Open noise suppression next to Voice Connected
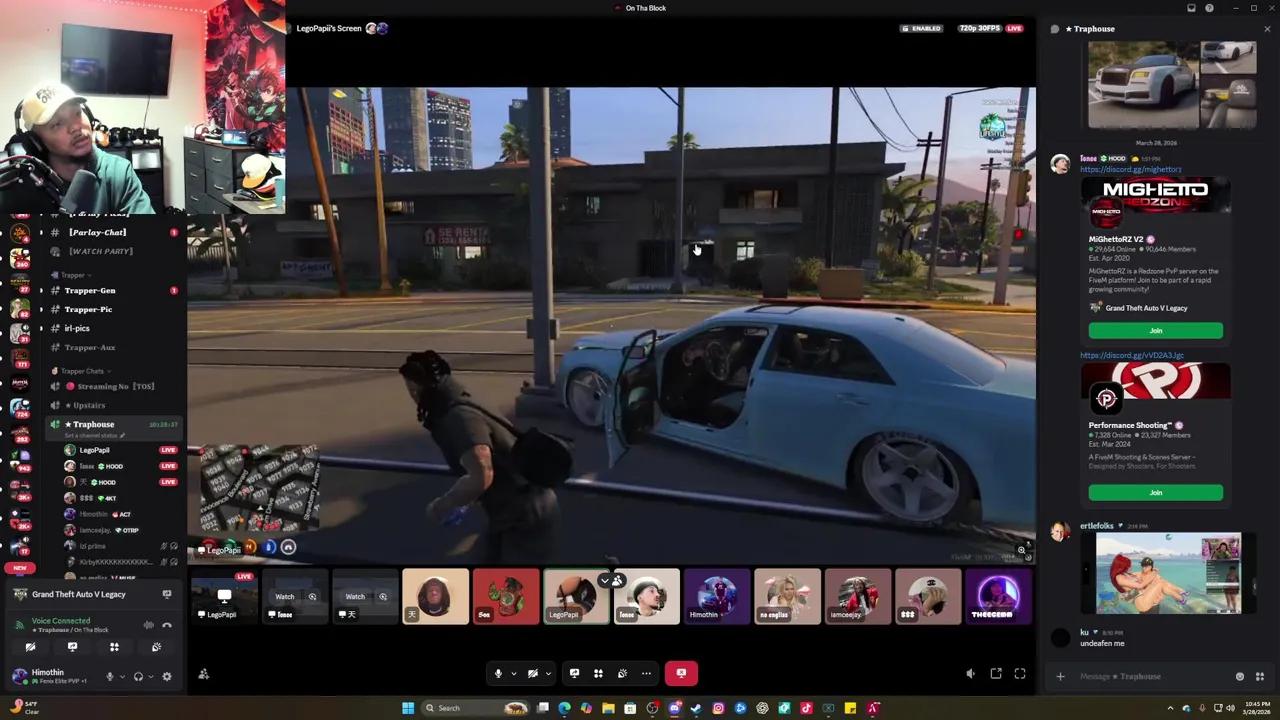The height and width of the screenshot is (720, 1280). coord(148,625)
